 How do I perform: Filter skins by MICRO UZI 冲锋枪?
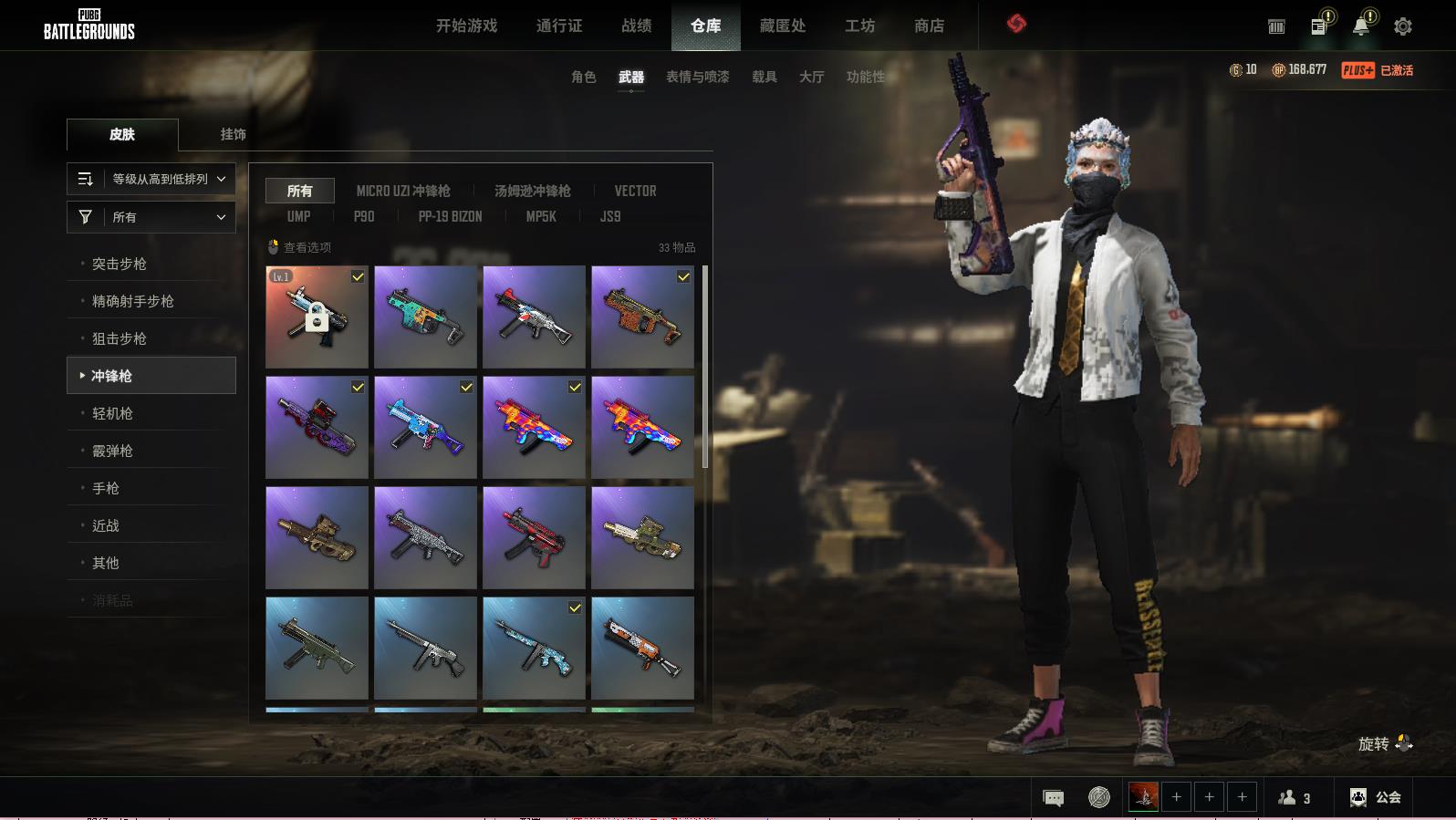[403, 191]
